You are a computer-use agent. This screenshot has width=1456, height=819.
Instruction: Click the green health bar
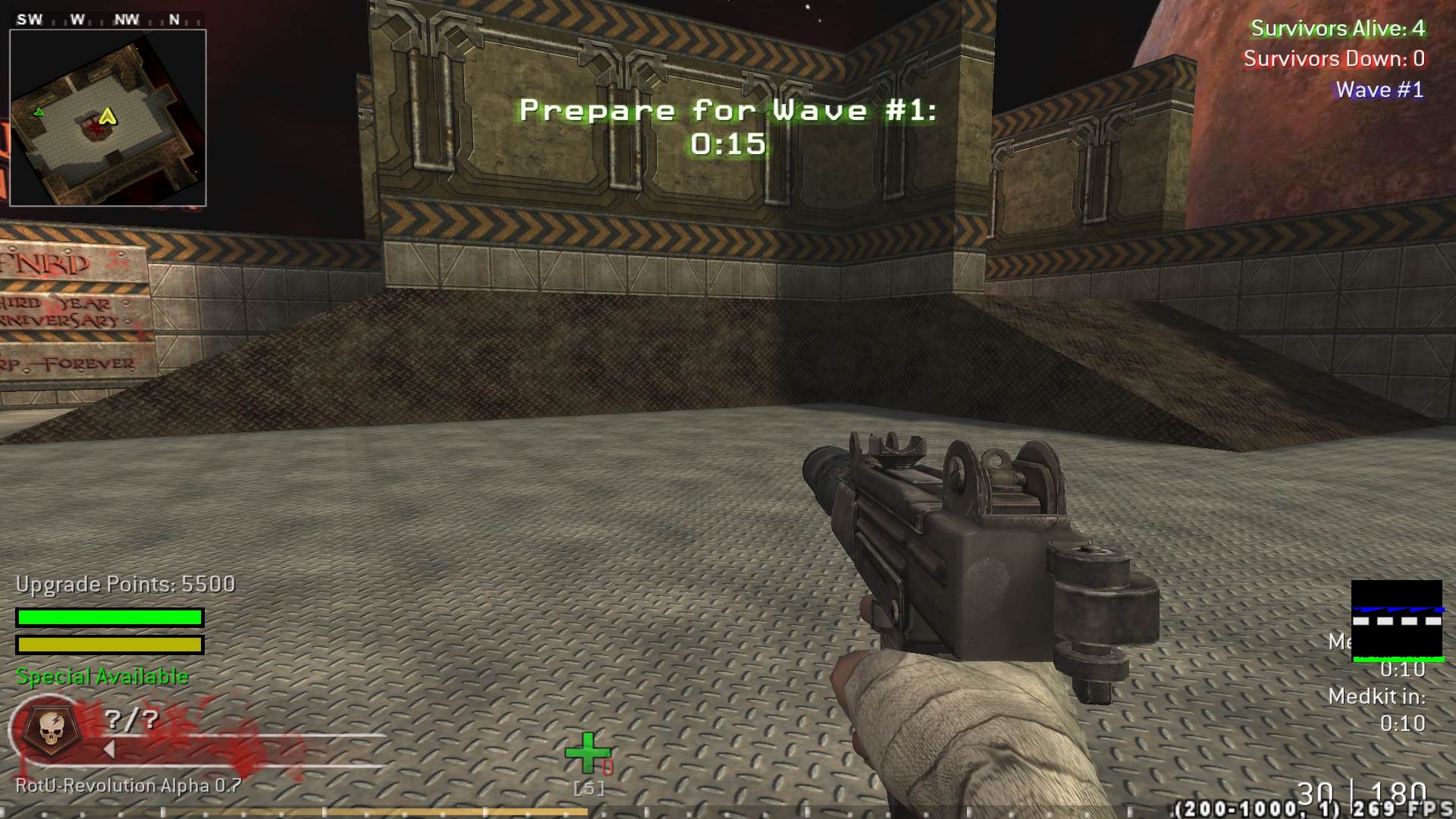coord(110,617)
